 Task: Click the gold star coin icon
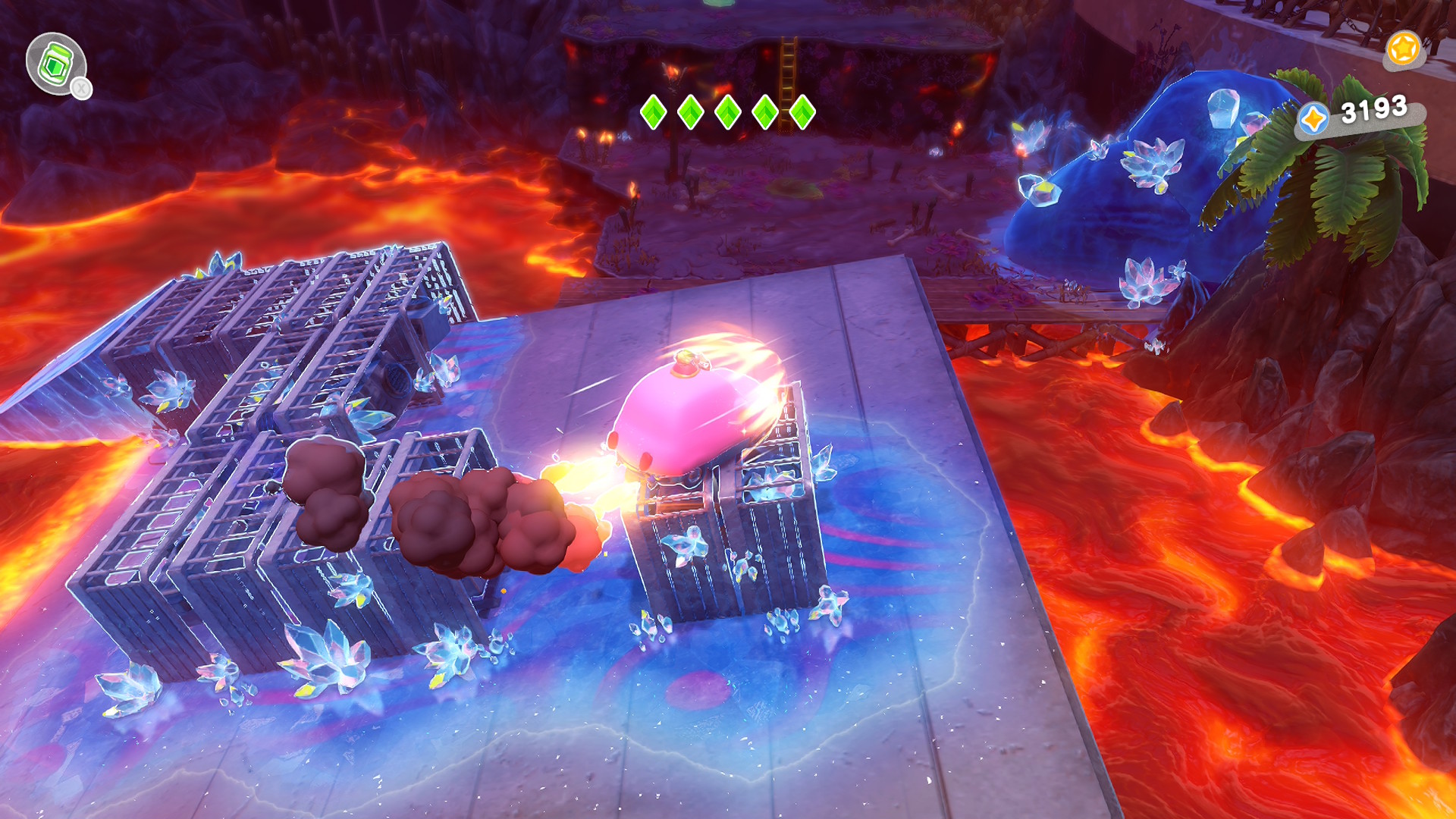1403,49
